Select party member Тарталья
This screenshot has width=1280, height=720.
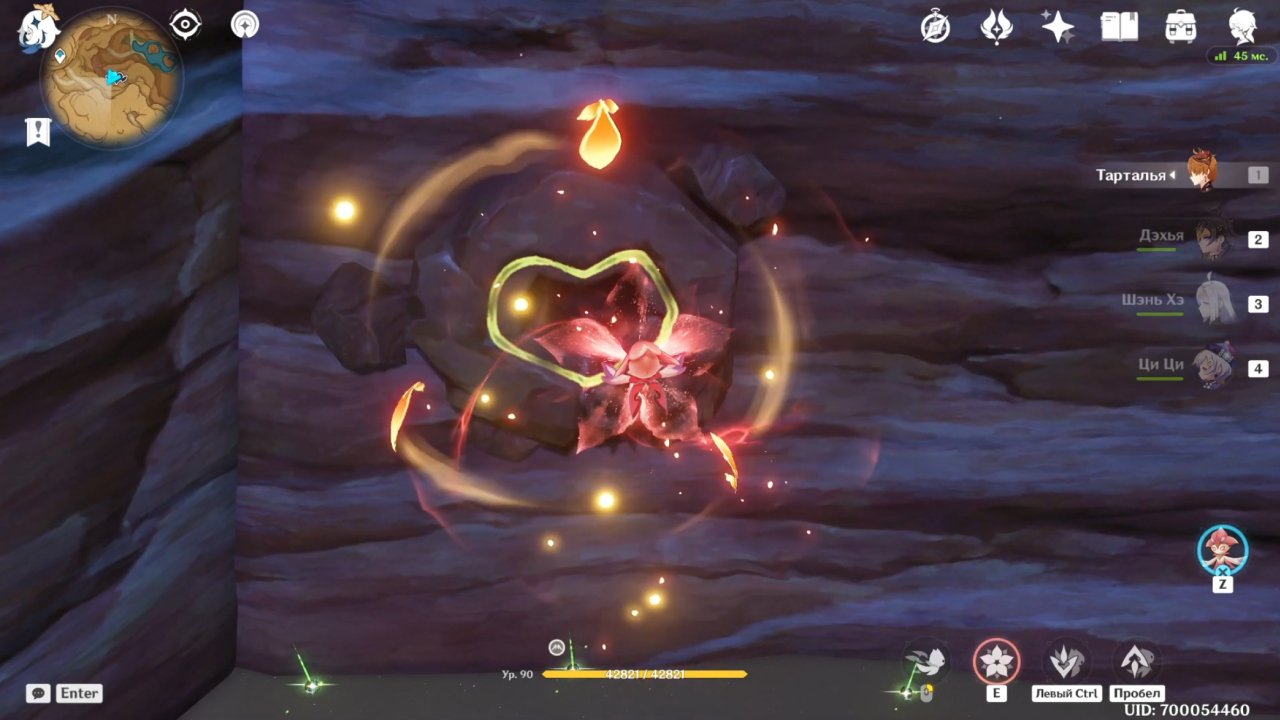coord(1200,174)
